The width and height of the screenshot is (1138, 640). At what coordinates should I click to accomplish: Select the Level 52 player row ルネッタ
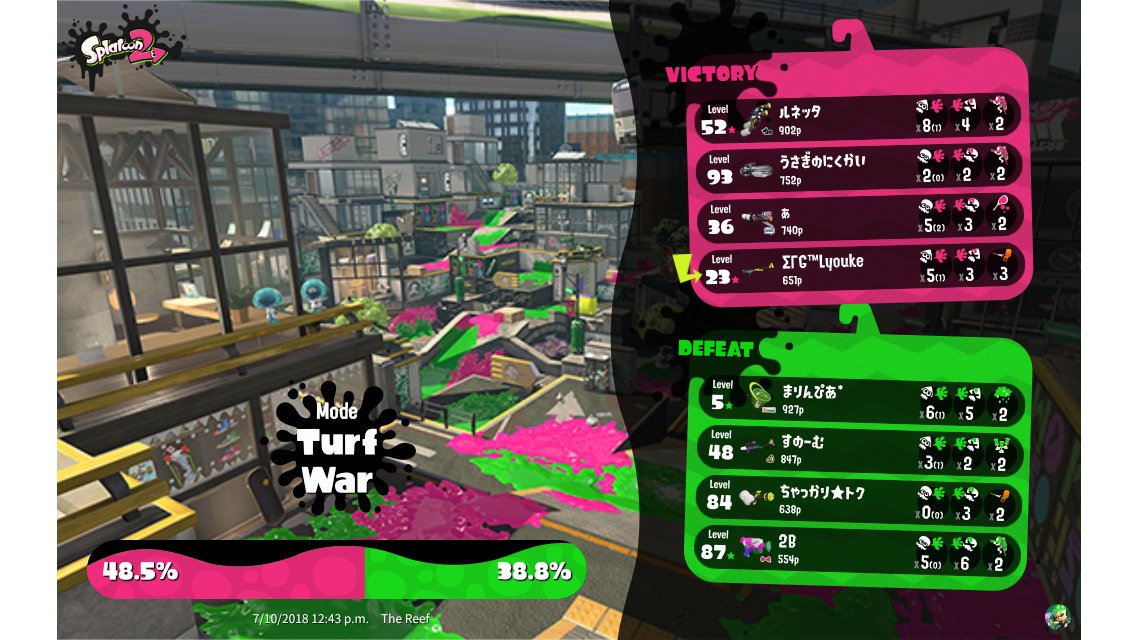pos(858,116)
